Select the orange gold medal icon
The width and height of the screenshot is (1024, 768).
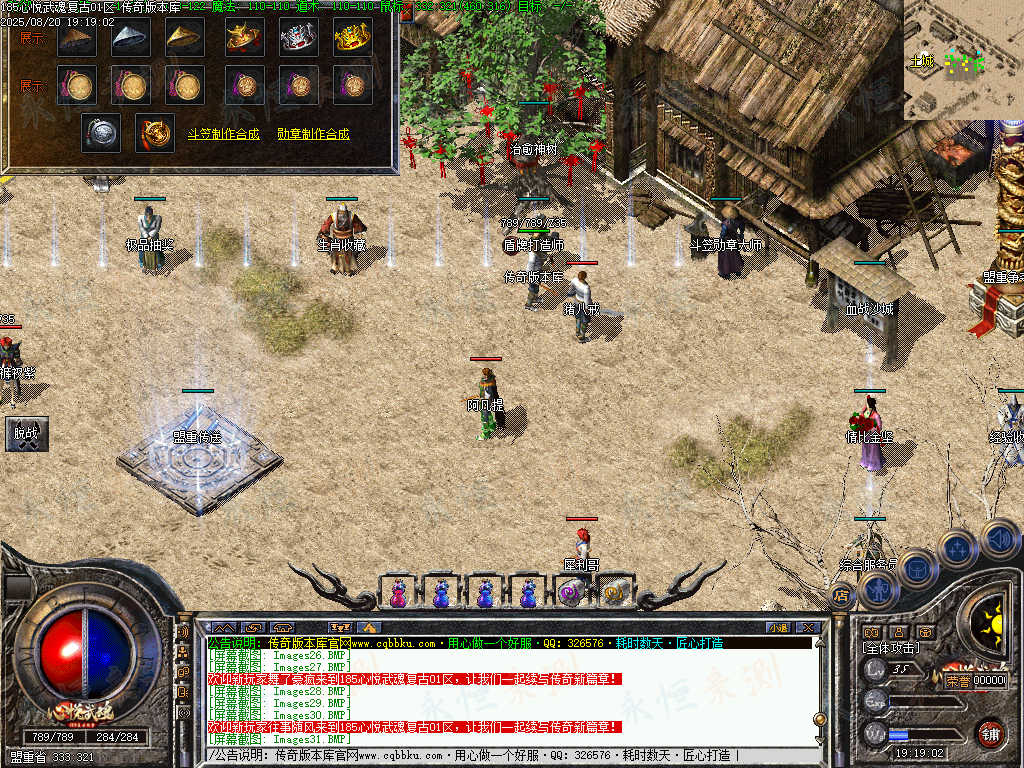155,132
